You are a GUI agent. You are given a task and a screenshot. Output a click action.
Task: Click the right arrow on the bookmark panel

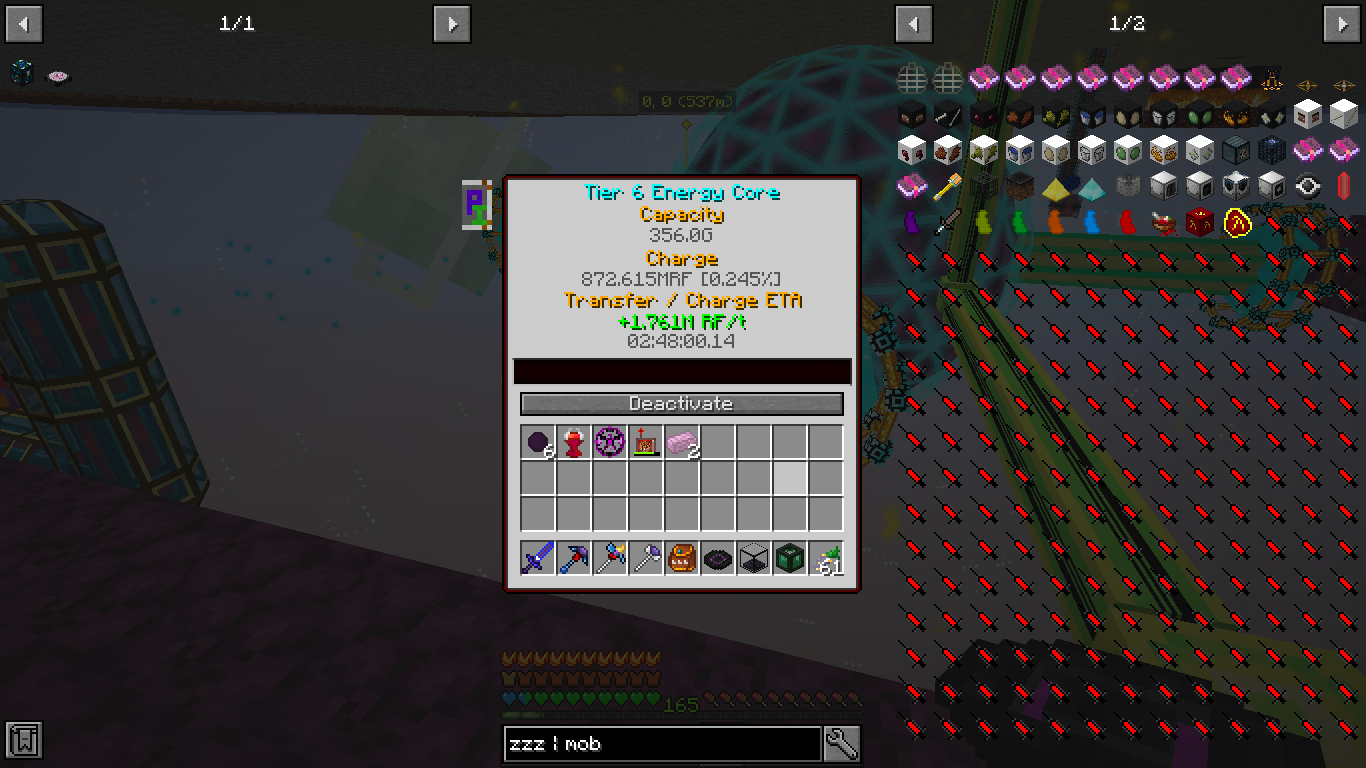(x=451, y=23)
